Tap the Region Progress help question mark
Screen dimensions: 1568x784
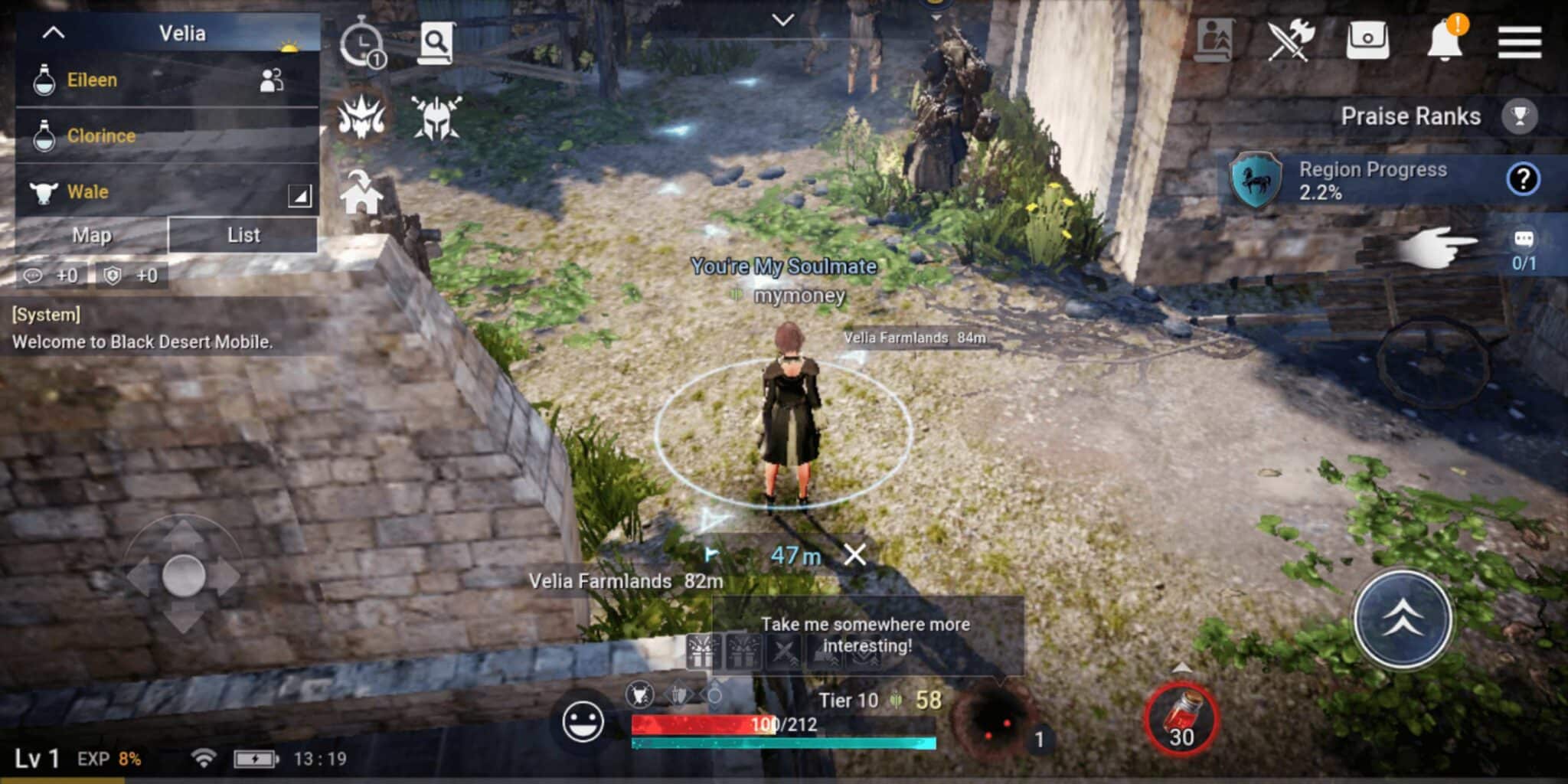pos(1524,181)
